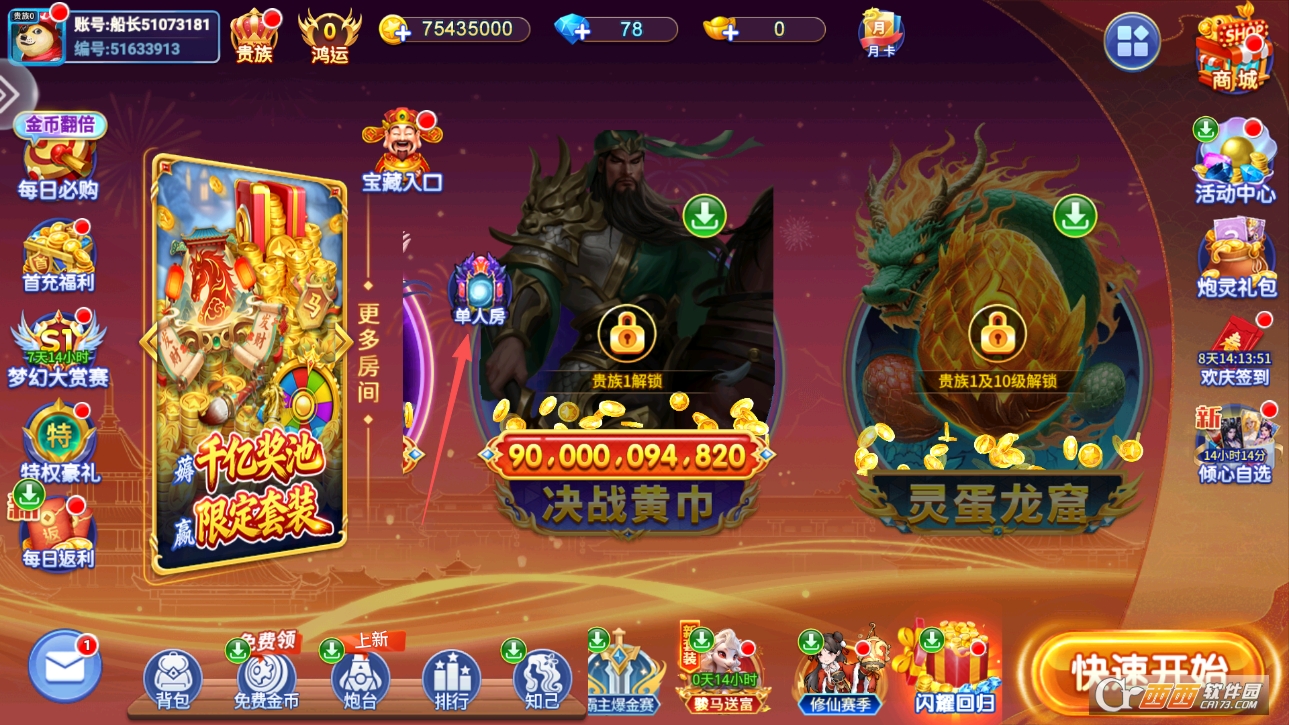Open the 特权豪礼 privilege gifts
This screenshot has width=1289, height=725.
pyautogui.click(x=58, y=442)
